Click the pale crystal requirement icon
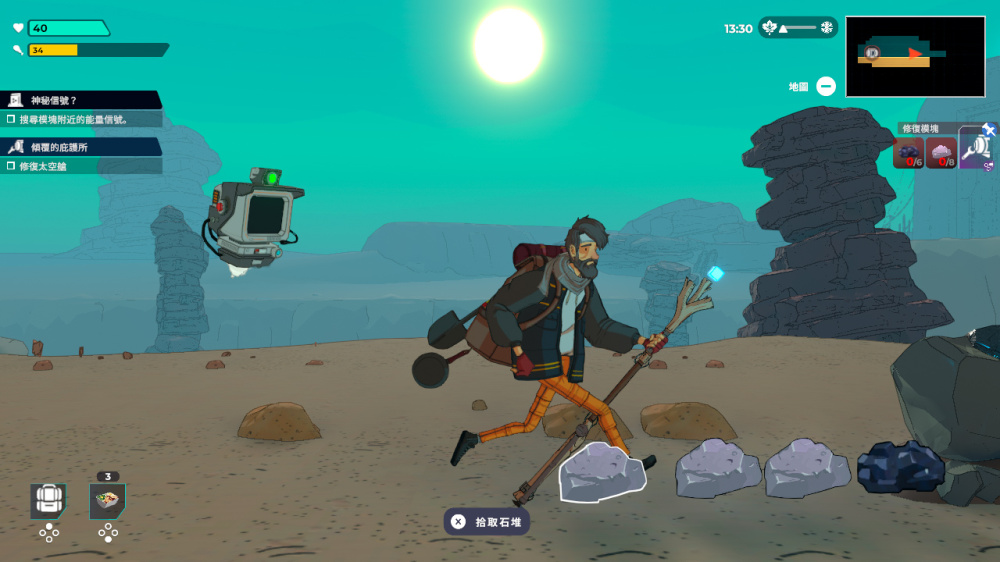Screen dimensions: 1000x562 tap(941, 153)
